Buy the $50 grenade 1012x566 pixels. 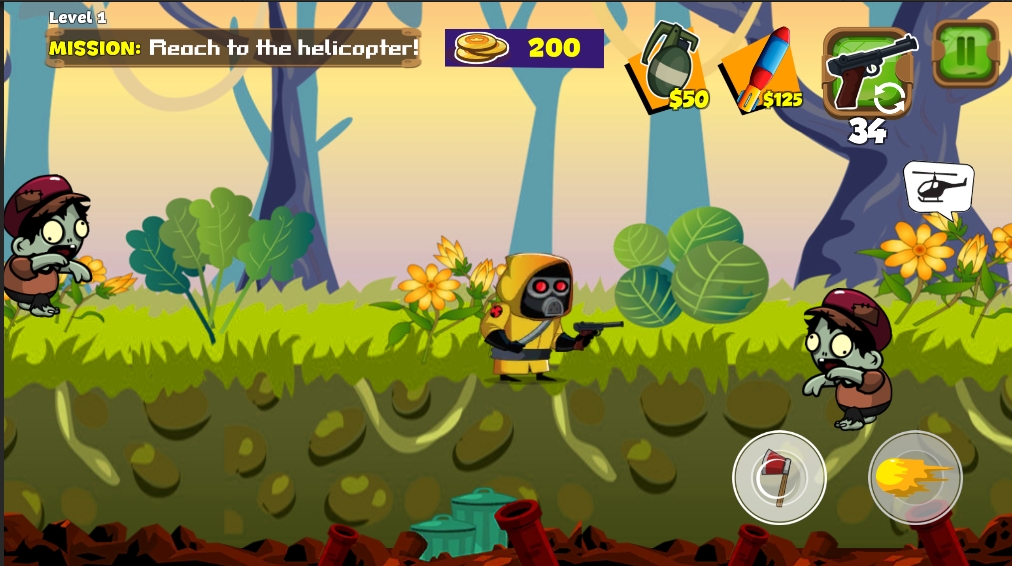pos(667,70)
